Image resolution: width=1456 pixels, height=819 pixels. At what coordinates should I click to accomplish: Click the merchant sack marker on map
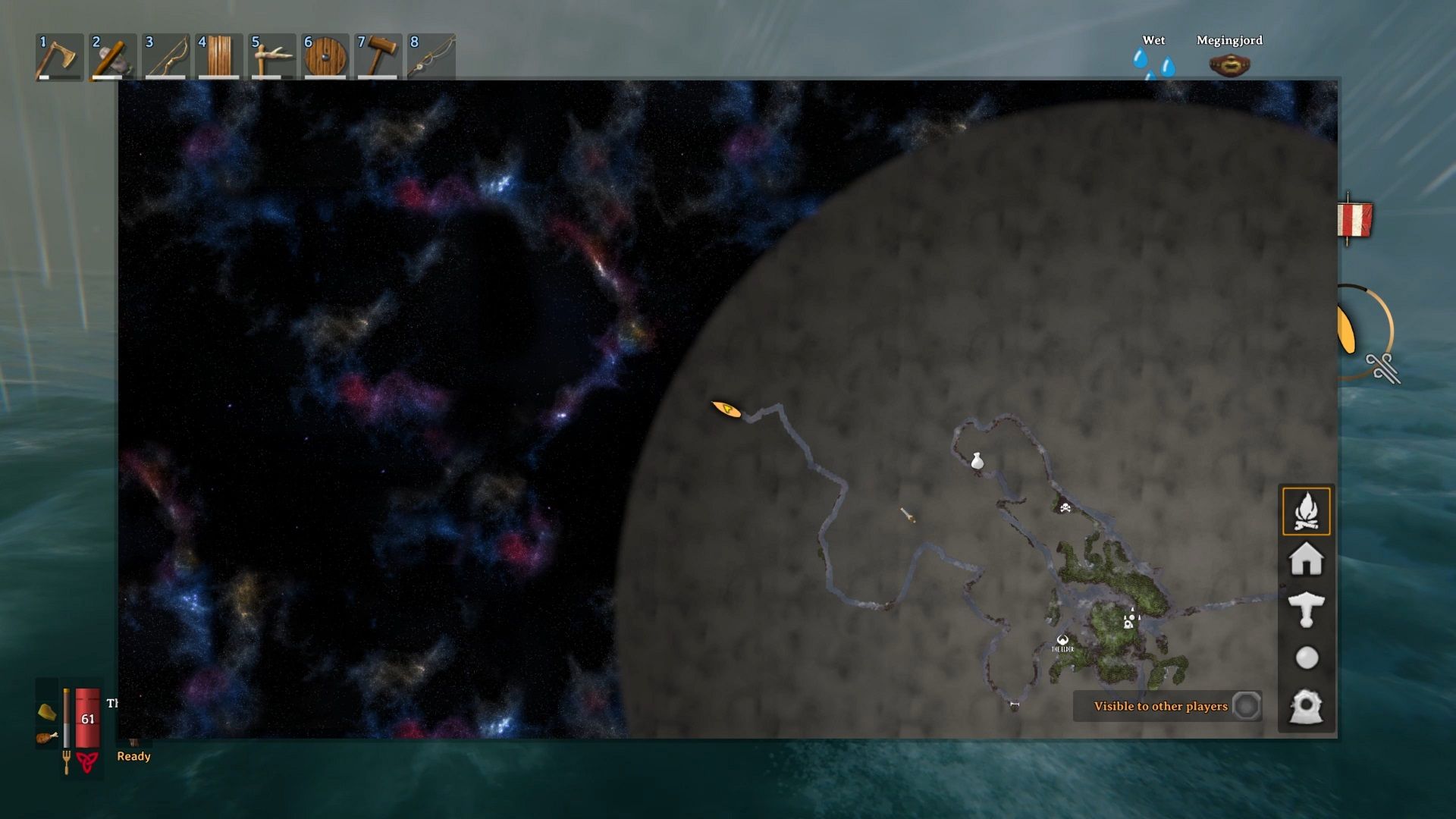tap(977, 460)
